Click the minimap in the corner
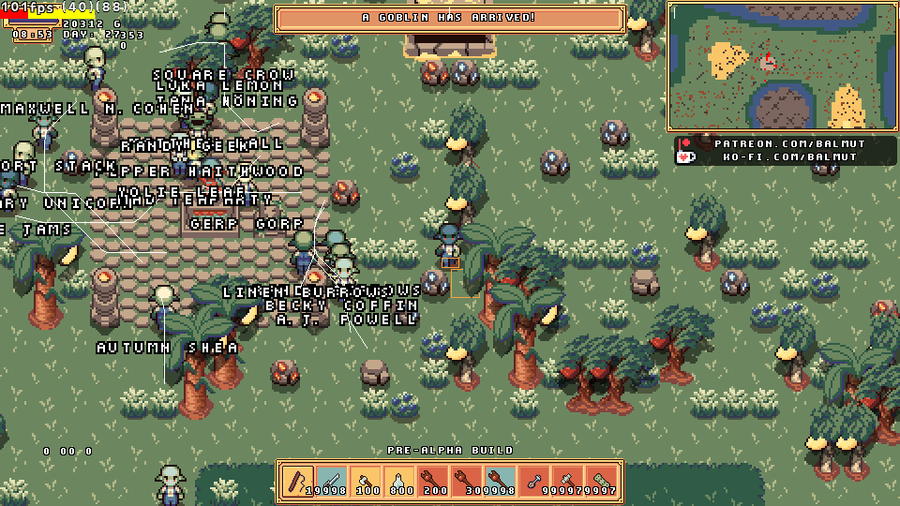Viewport: 900px width, 506px height. (781, 65)
